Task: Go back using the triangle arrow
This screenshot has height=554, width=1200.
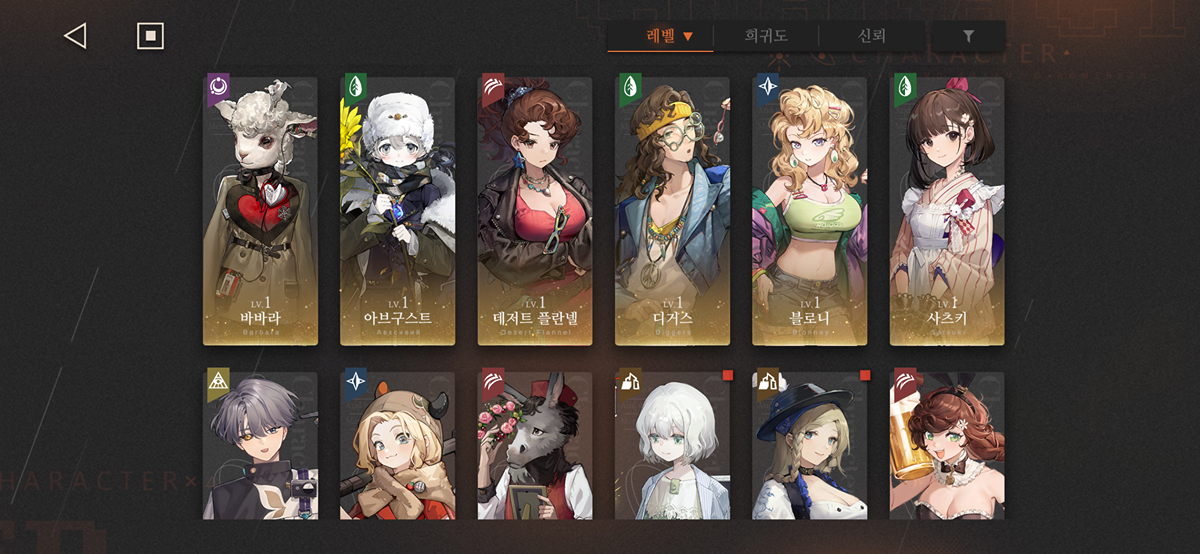Action: coord(75,36)
